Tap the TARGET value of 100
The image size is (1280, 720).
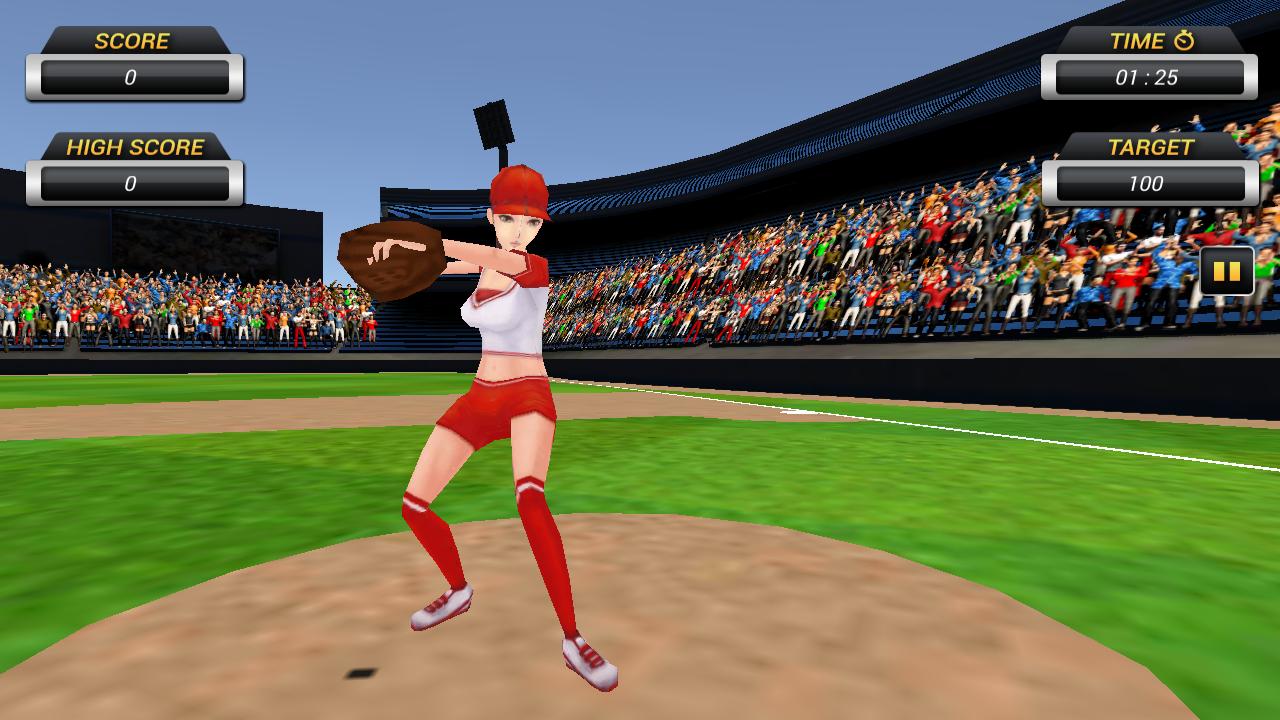point(1148,184)
